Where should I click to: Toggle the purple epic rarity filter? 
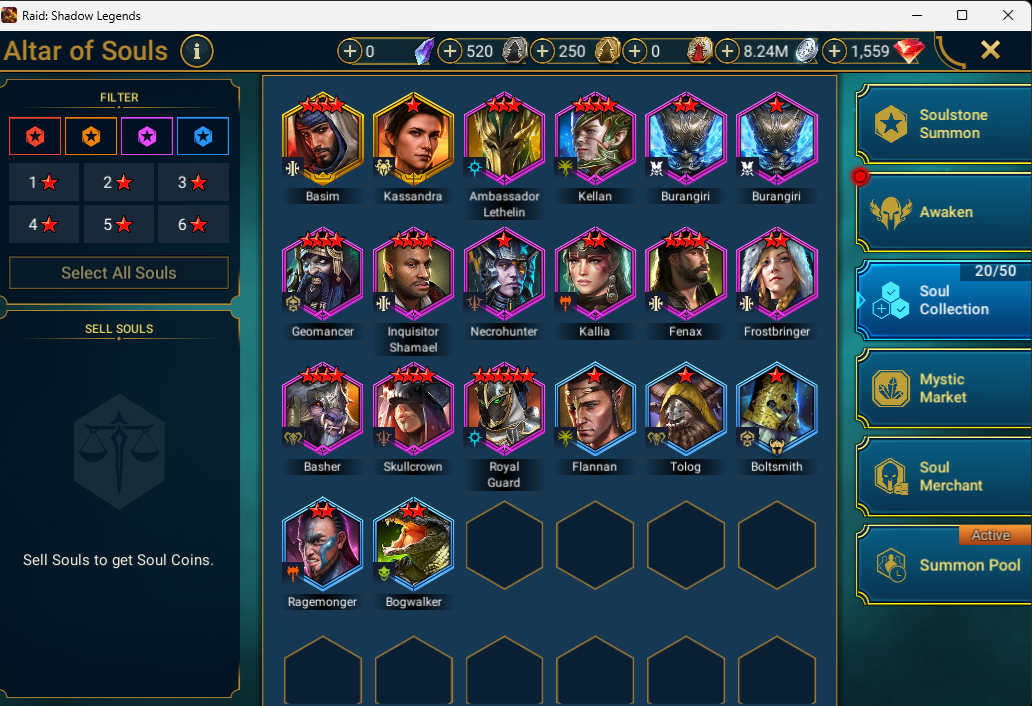click(x=147, y=136)
